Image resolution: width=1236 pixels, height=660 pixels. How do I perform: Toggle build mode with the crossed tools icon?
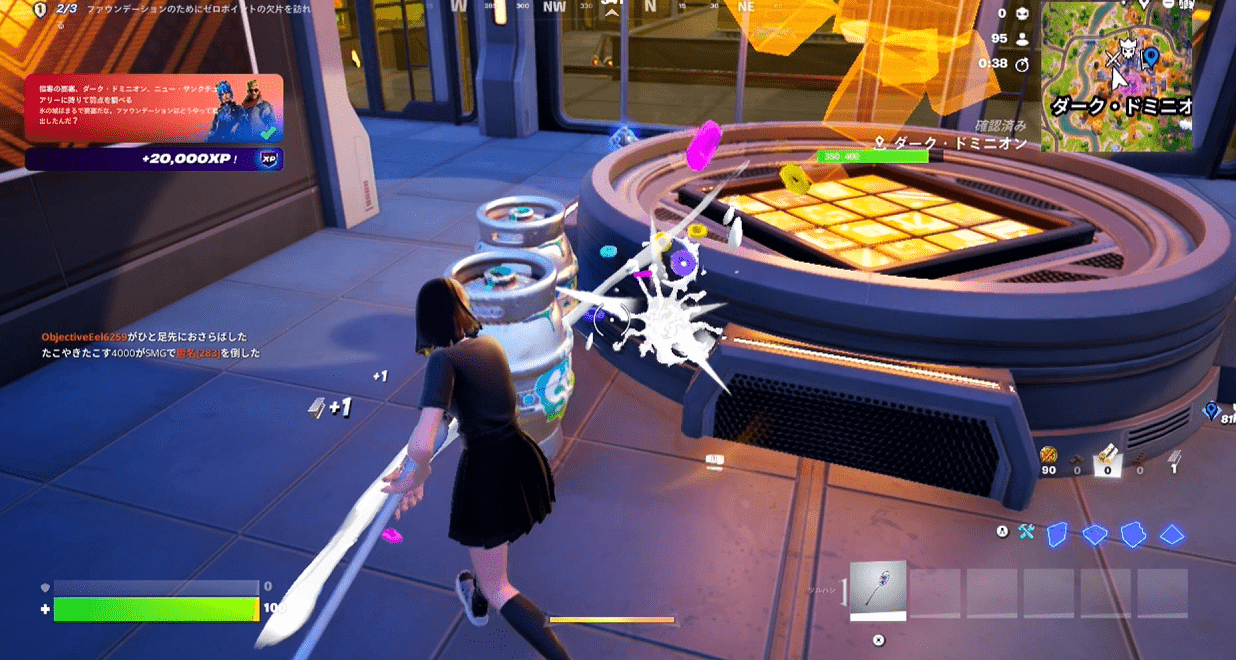point(1026,532)
